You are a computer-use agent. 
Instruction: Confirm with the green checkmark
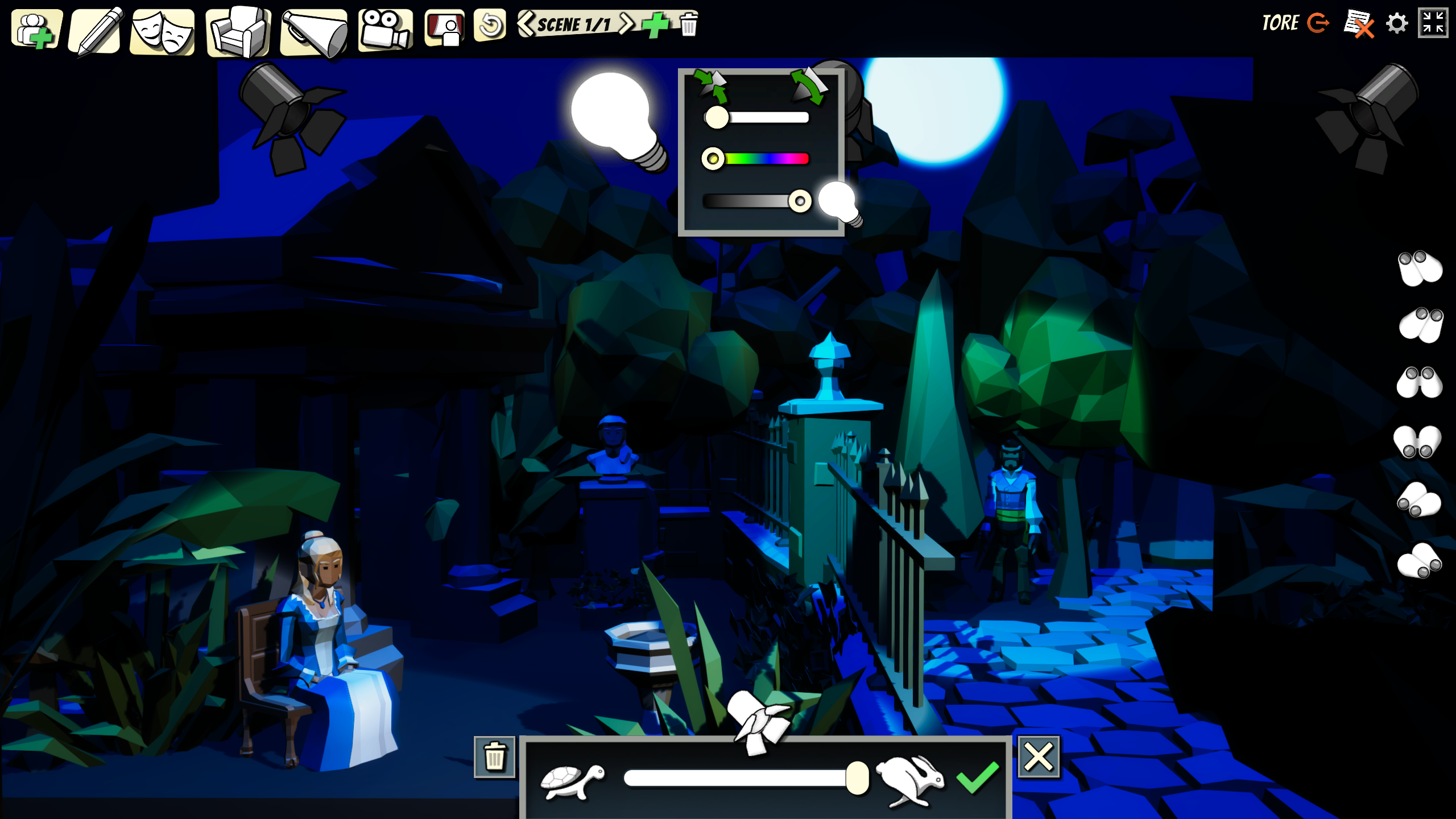[977, 777]
